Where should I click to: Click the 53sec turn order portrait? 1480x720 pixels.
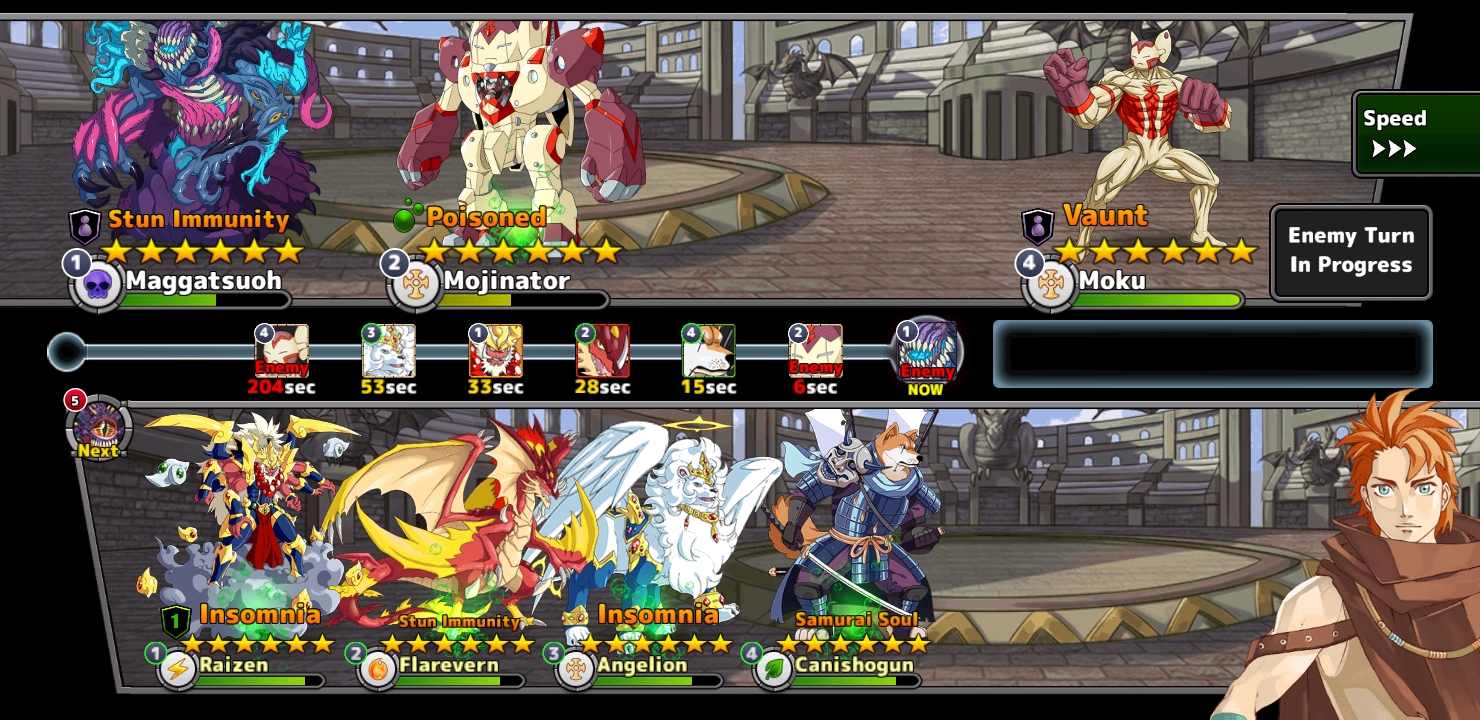click(388, 352)
